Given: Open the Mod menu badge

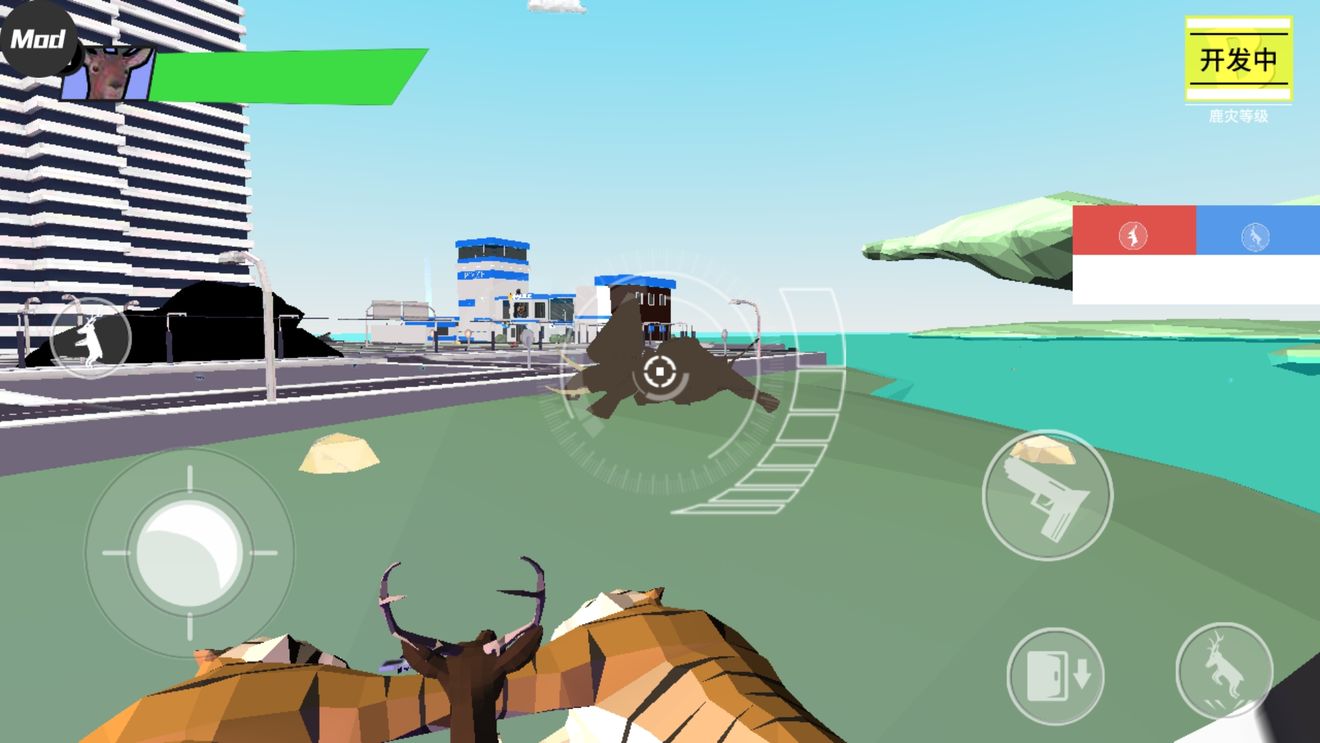Looking at the screenshot, I should point(38,38).
